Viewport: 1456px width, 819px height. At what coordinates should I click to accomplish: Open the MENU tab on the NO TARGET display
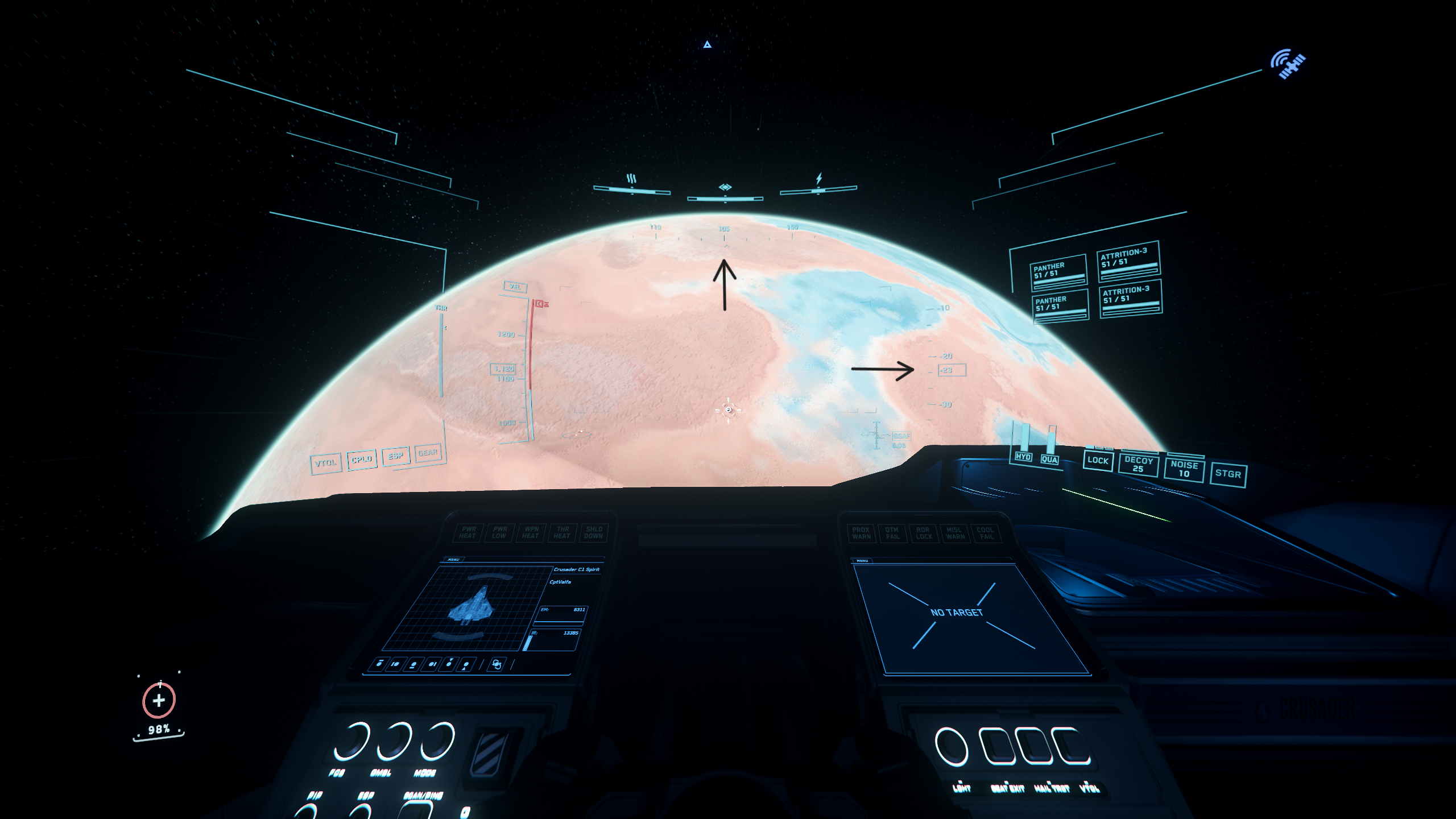pyautogui.click(x=862, y=561)
